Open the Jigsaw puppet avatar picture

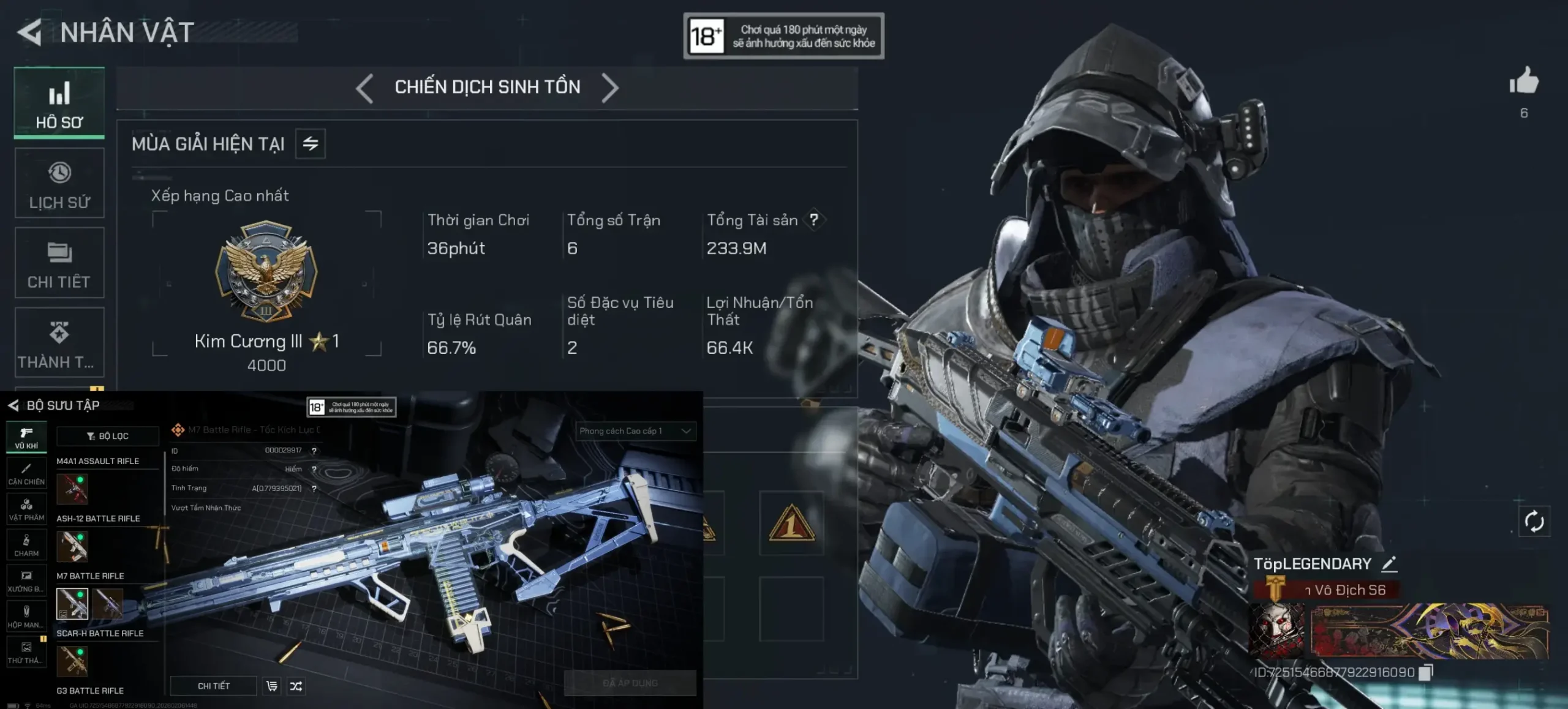tap(1277, 631)
